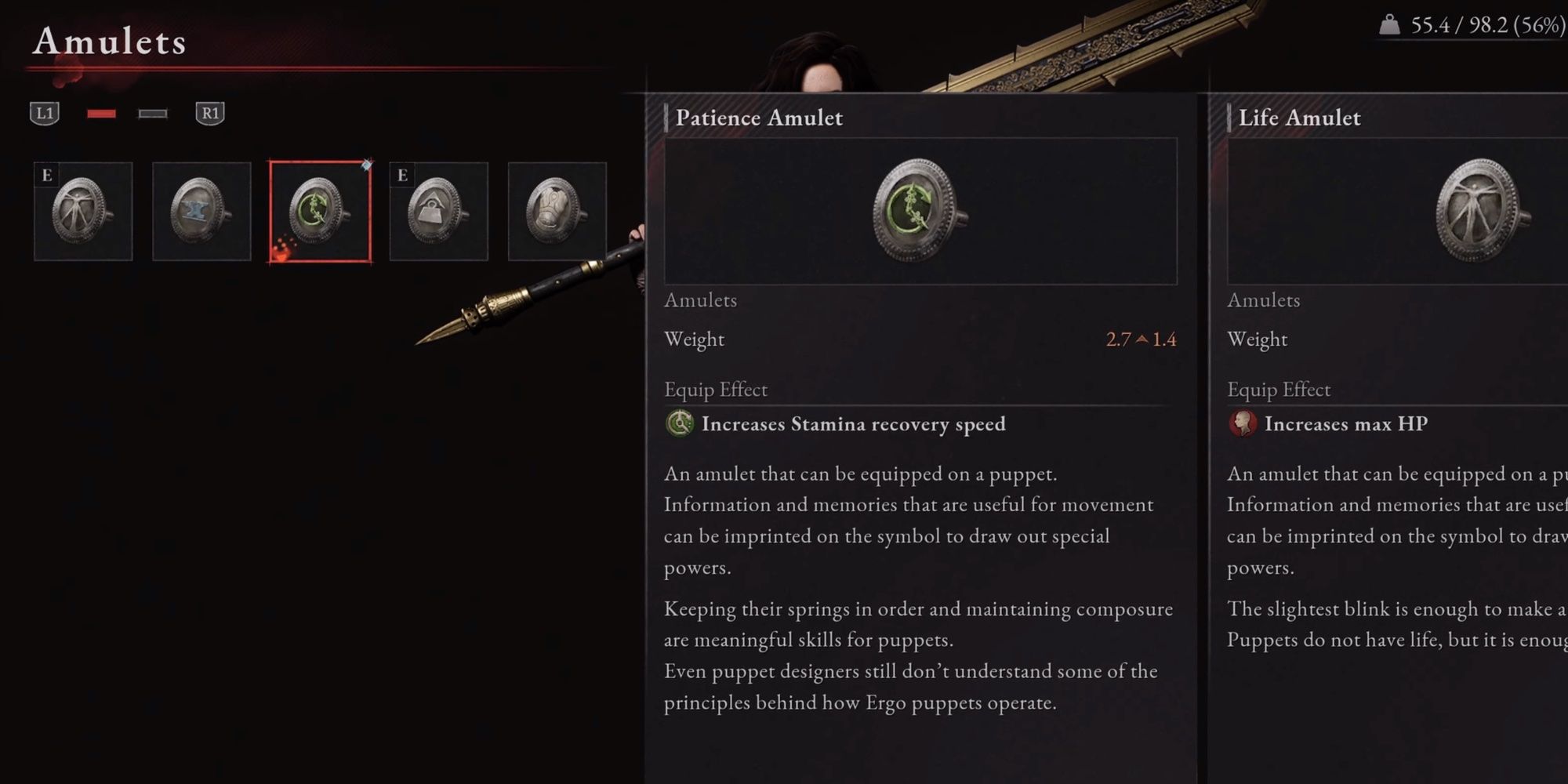Toggle the E equip indicator on the first amulet
The height and width of the screenshot is (784, 1568).
[45, 176]
